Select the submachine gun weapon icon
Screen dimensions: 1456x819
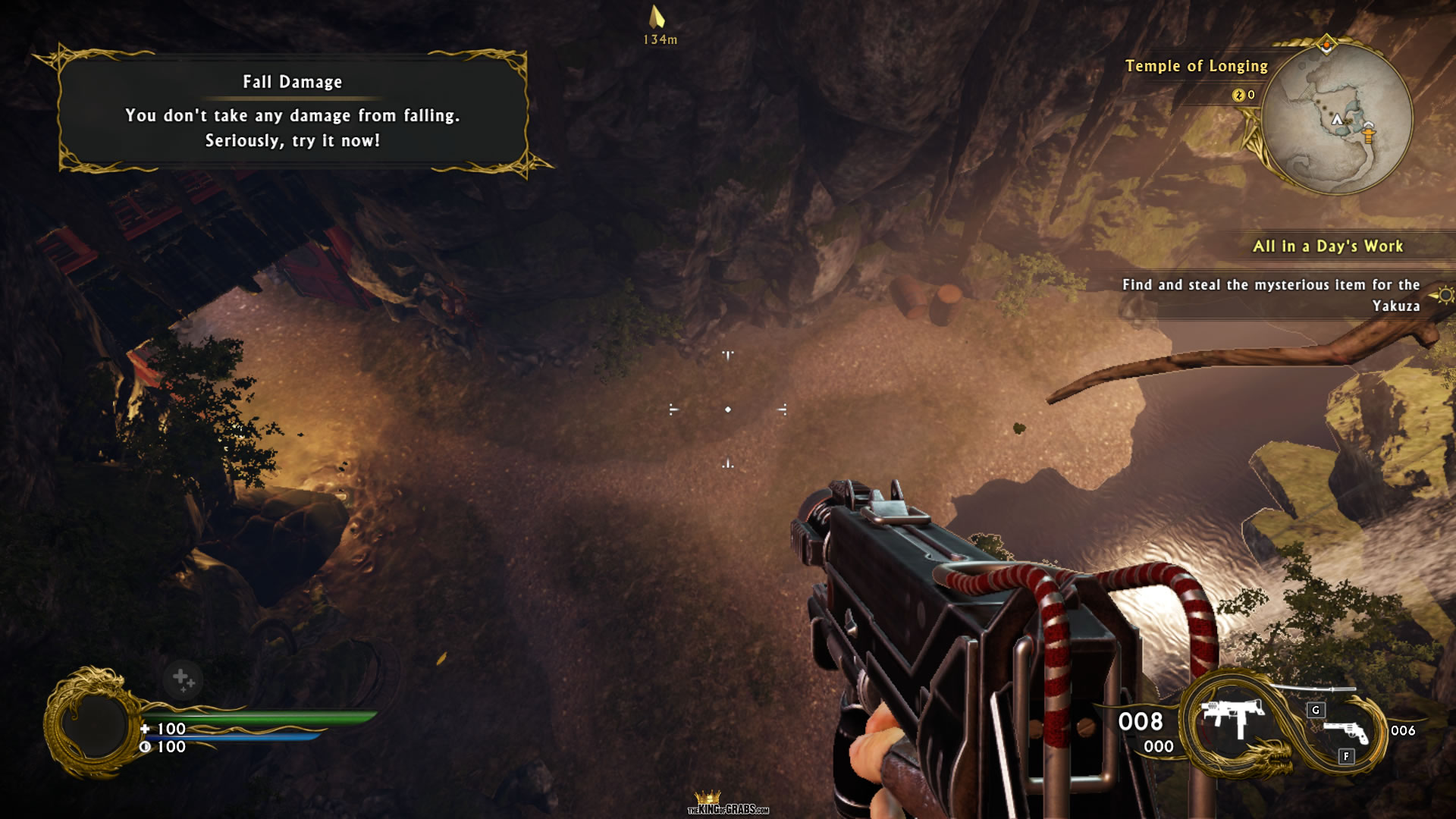pyautogui.click(x=1233, y=717)
